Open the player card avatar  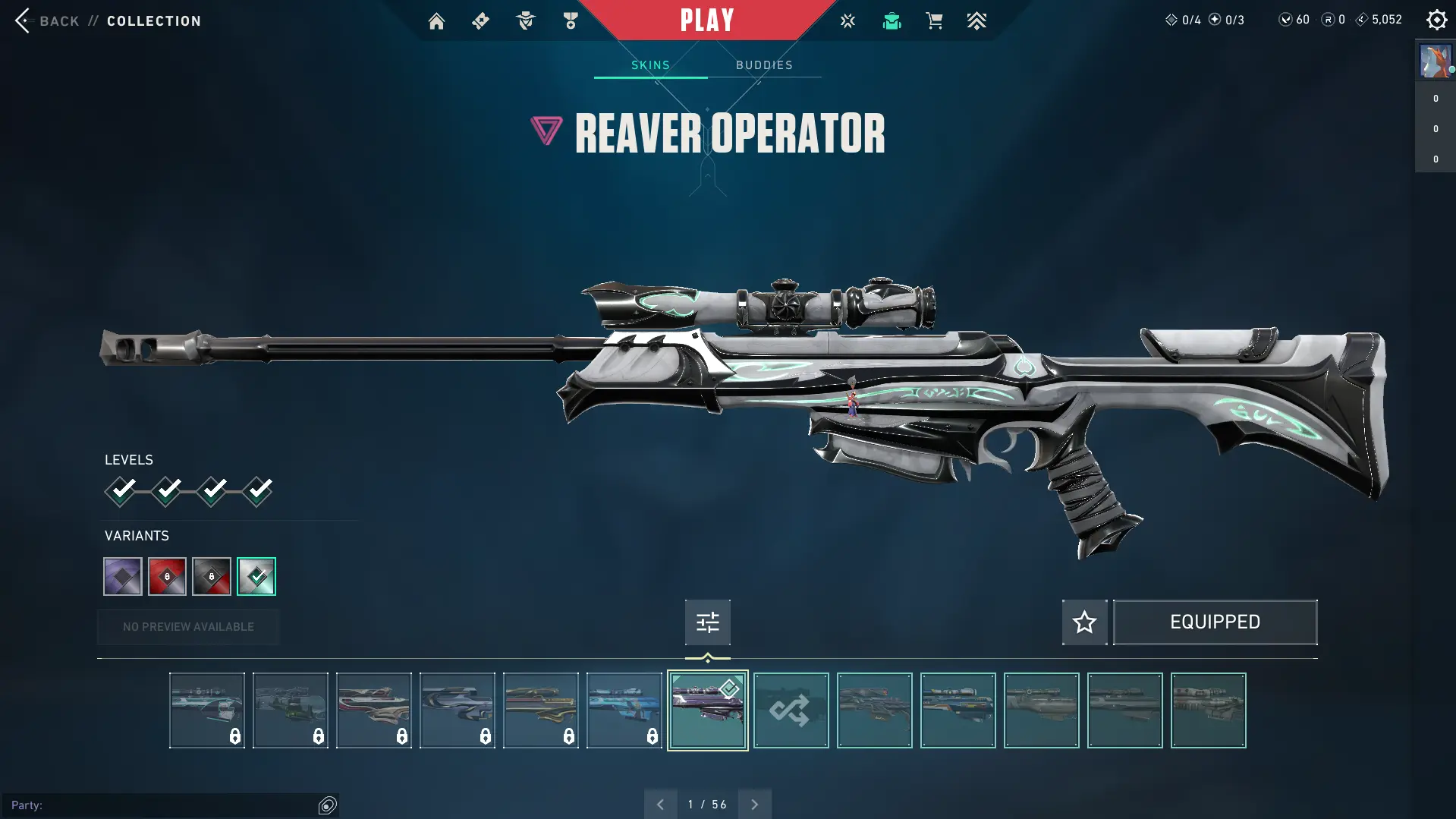pyautogui.click(x=1435, y=61)
